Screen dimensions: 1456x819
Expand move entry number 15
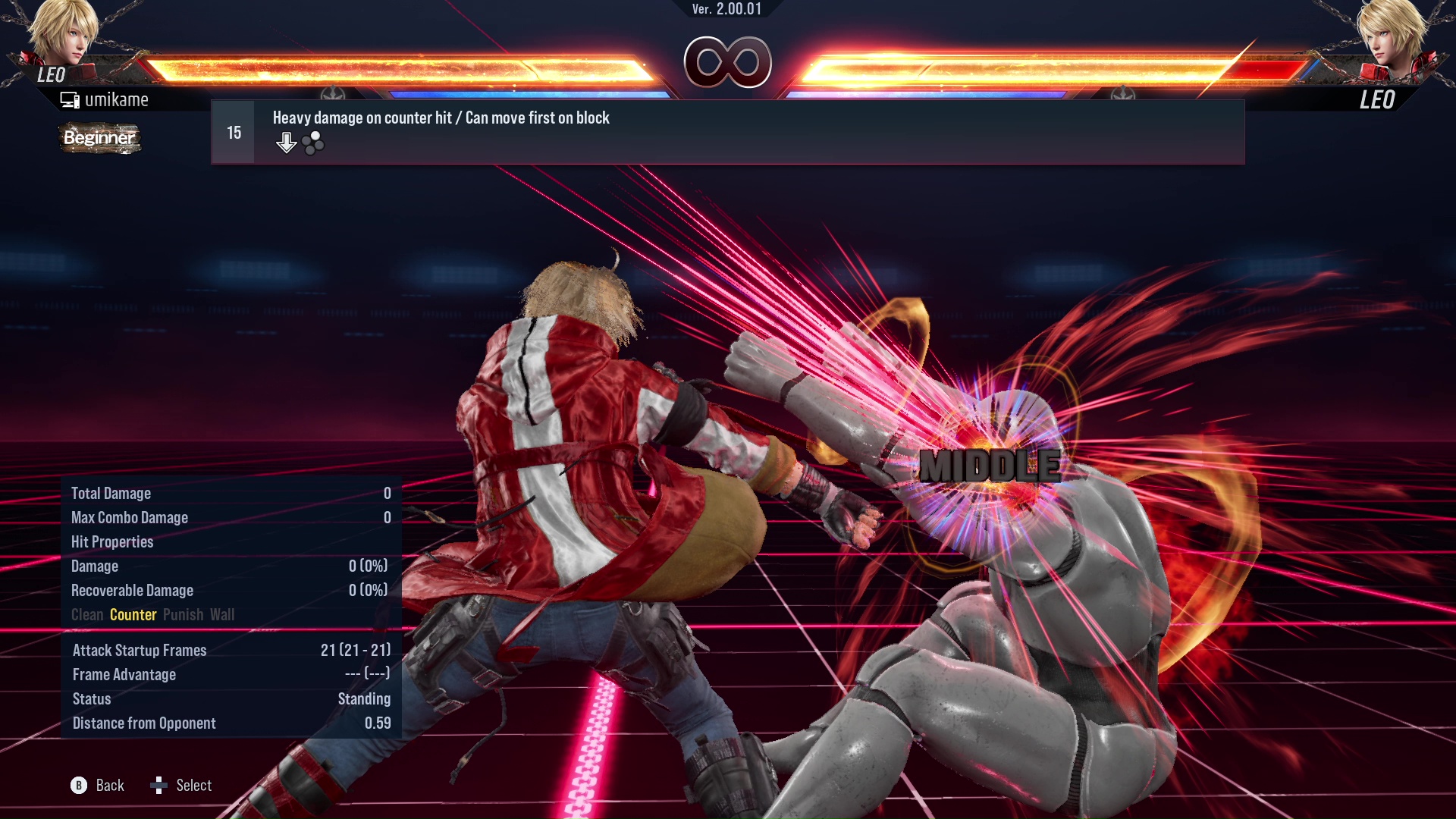click(x=232, y=131)
